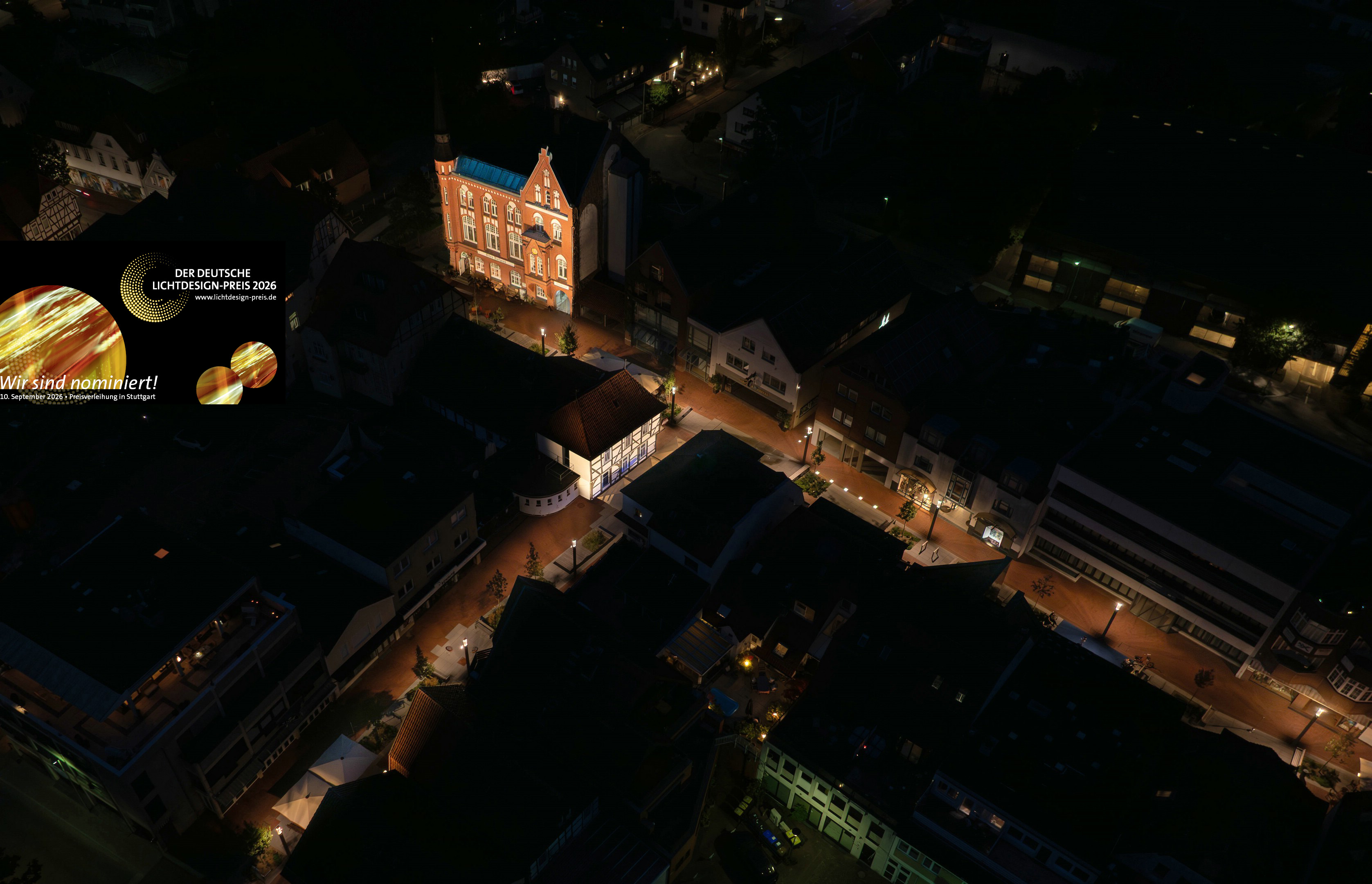Open the www.lichtdesign-preis.de link
Viewport: 1372px width, 884px height.
(x=235, y=298)
